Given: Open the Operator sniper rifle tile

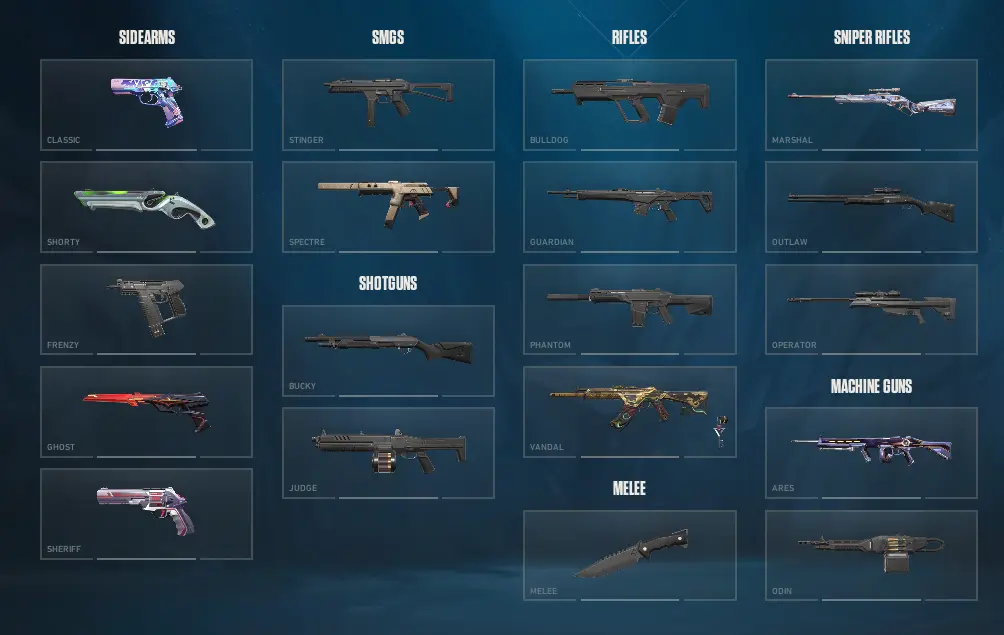Looking at the screenshot, I should tap(871, 309).
